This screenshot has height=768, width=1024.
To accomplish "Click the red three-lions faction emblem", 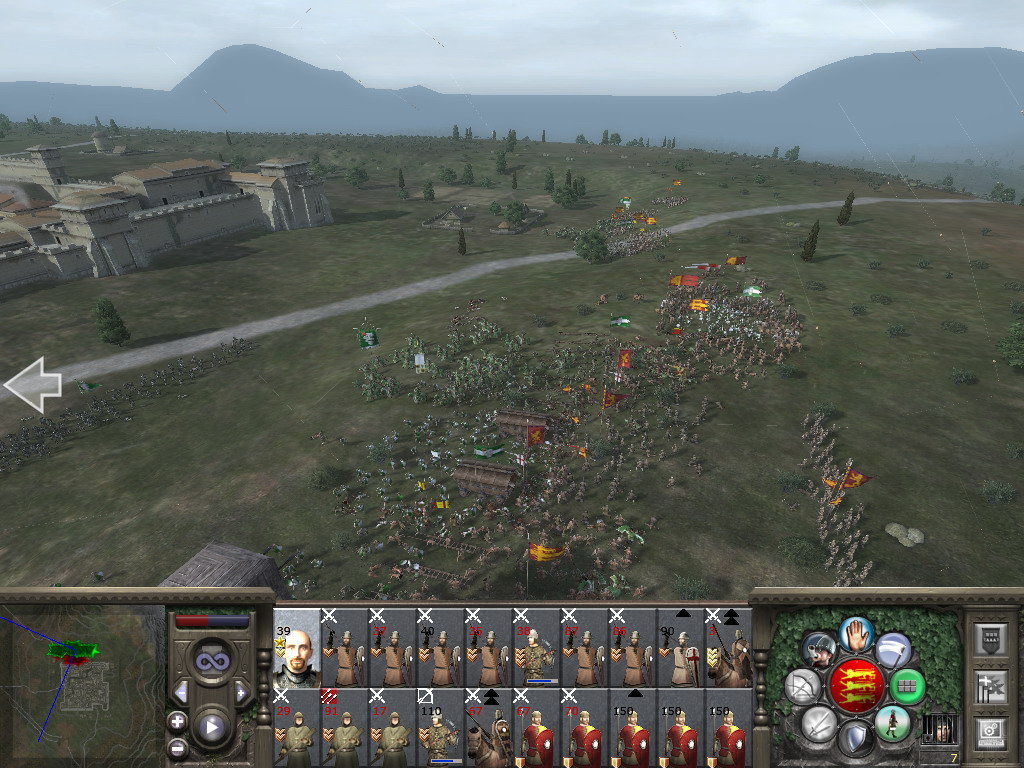I will pos(856,686).
